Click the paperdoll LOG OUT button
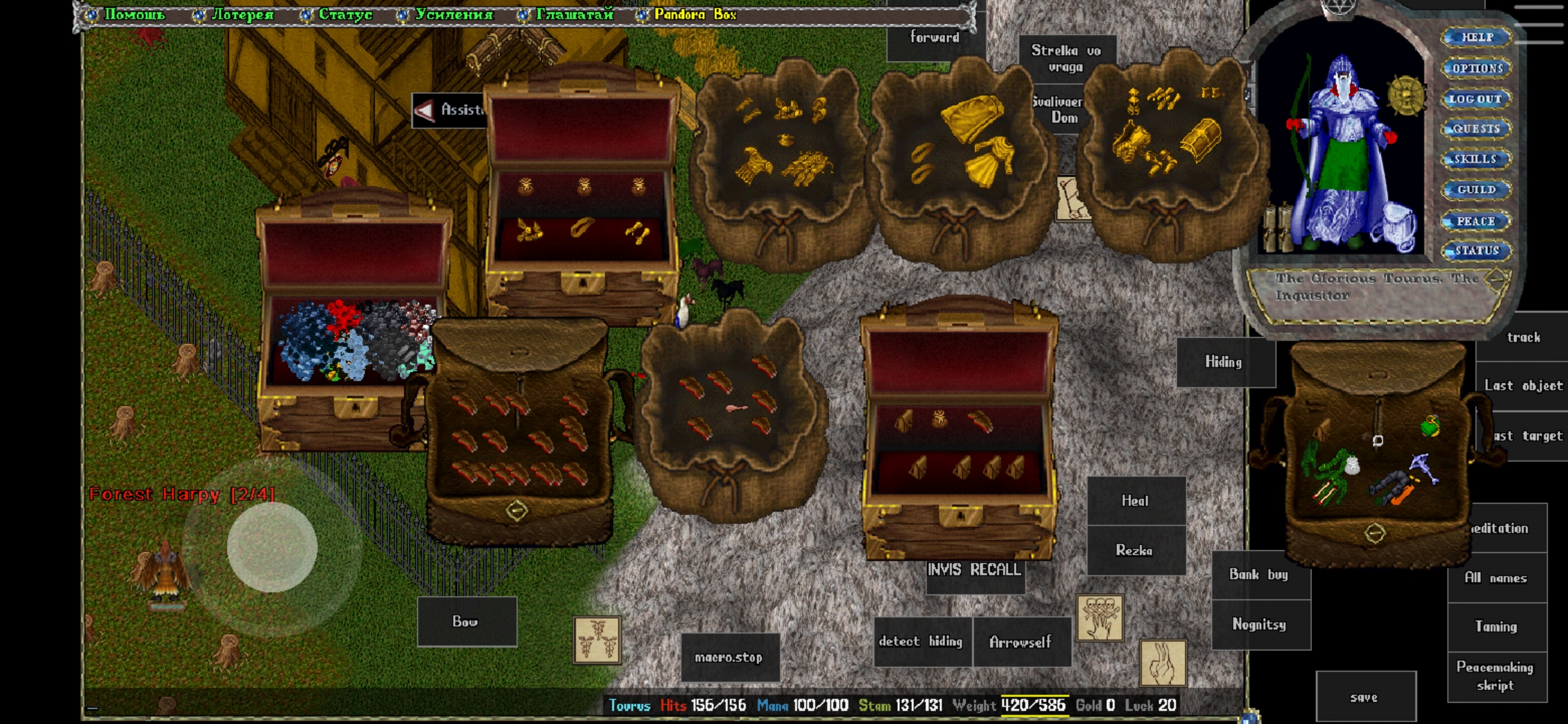Viewport: 1568px width, 724px height. tap(1476, 99)
